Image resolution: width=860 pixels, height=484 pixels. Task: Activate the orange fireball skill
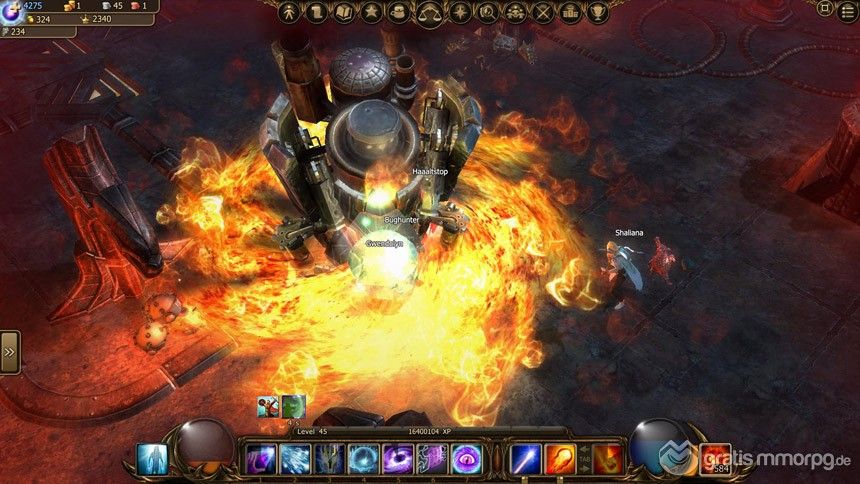[x=560, y=459]
